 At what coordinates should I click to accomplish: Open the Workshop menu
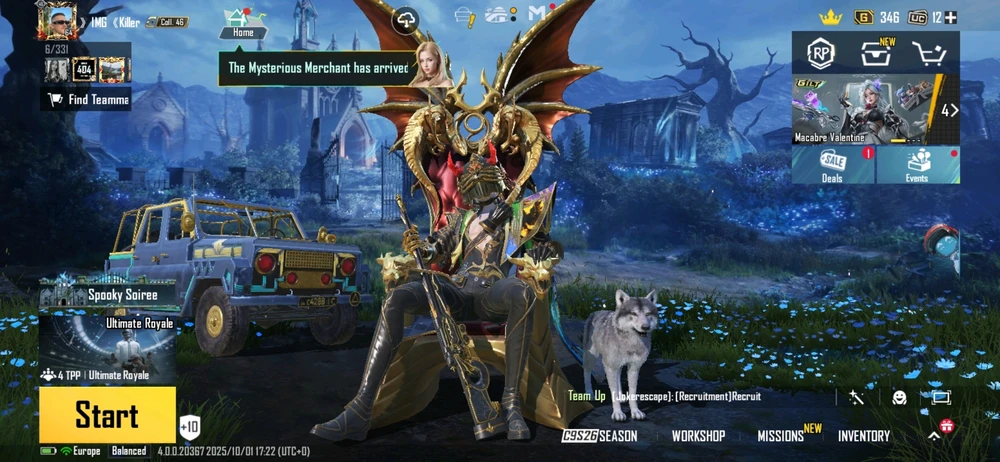point(698,436)
